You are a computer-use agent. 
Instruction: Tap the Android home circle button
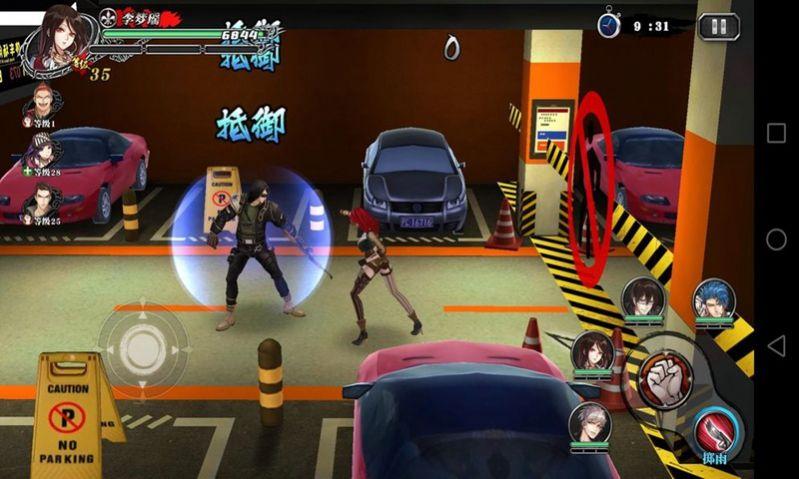point(776,239)
